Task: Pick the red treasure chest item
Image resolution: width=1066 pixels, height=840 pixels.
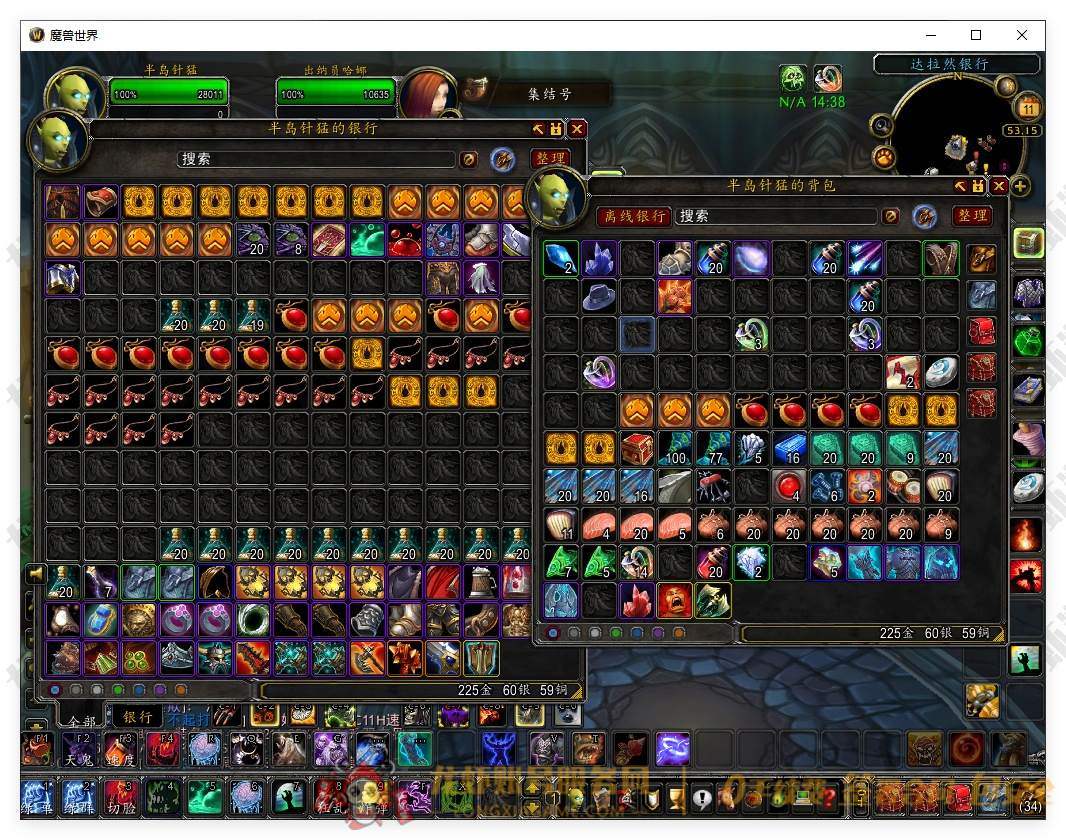Action: (637, 449)
